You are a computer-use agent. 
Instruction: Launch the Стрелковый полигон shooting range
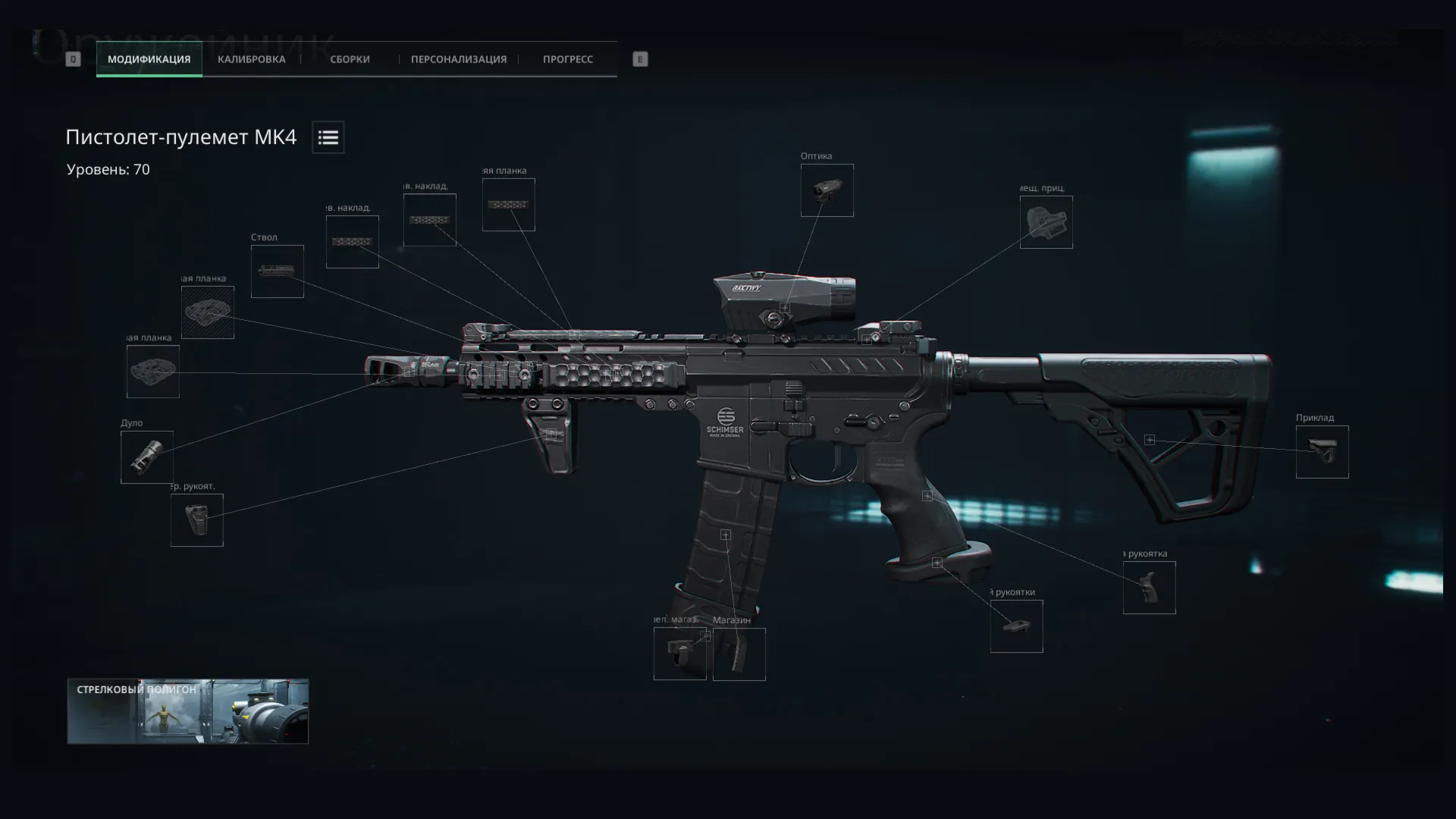click(x=187, y=711)
